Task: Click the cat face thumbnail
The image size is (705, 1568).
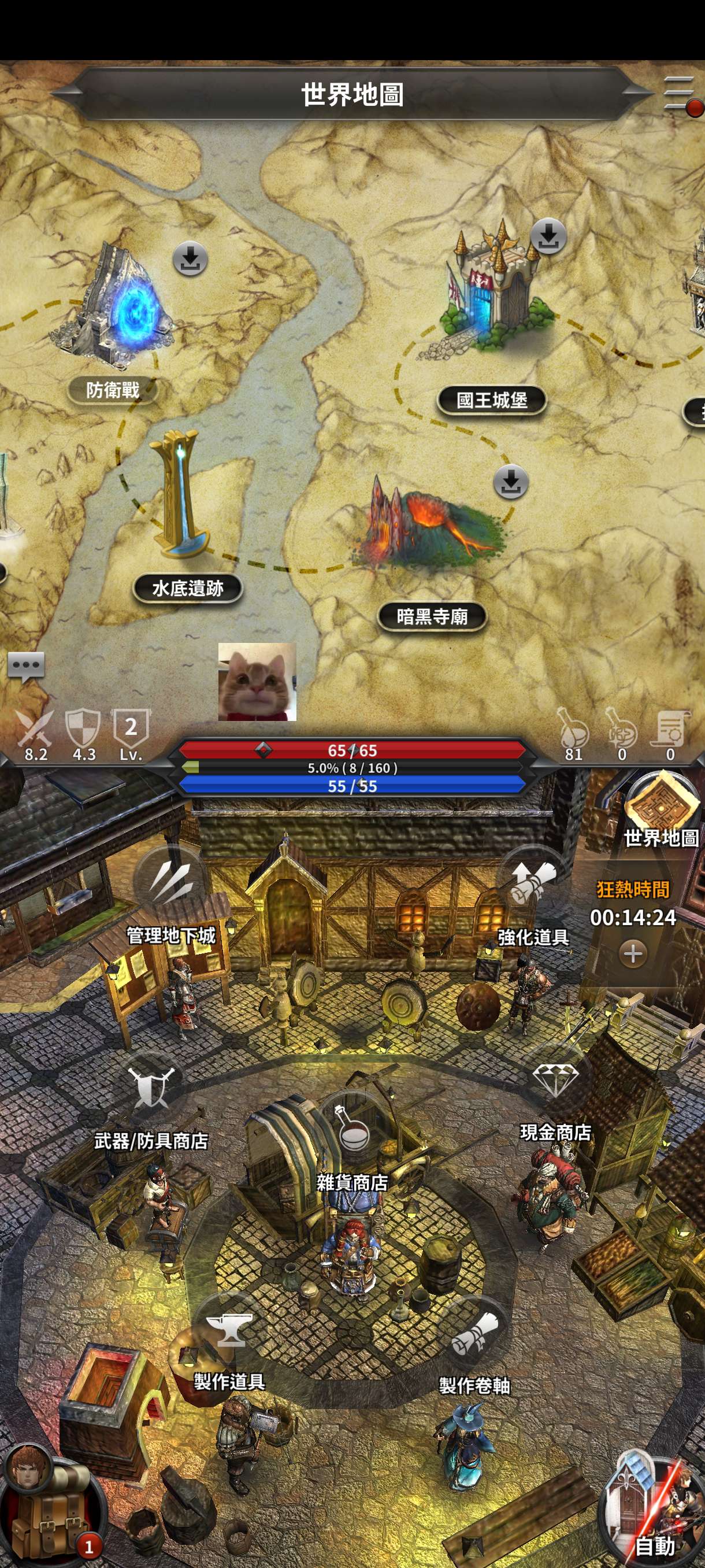Action: (257, 682)
